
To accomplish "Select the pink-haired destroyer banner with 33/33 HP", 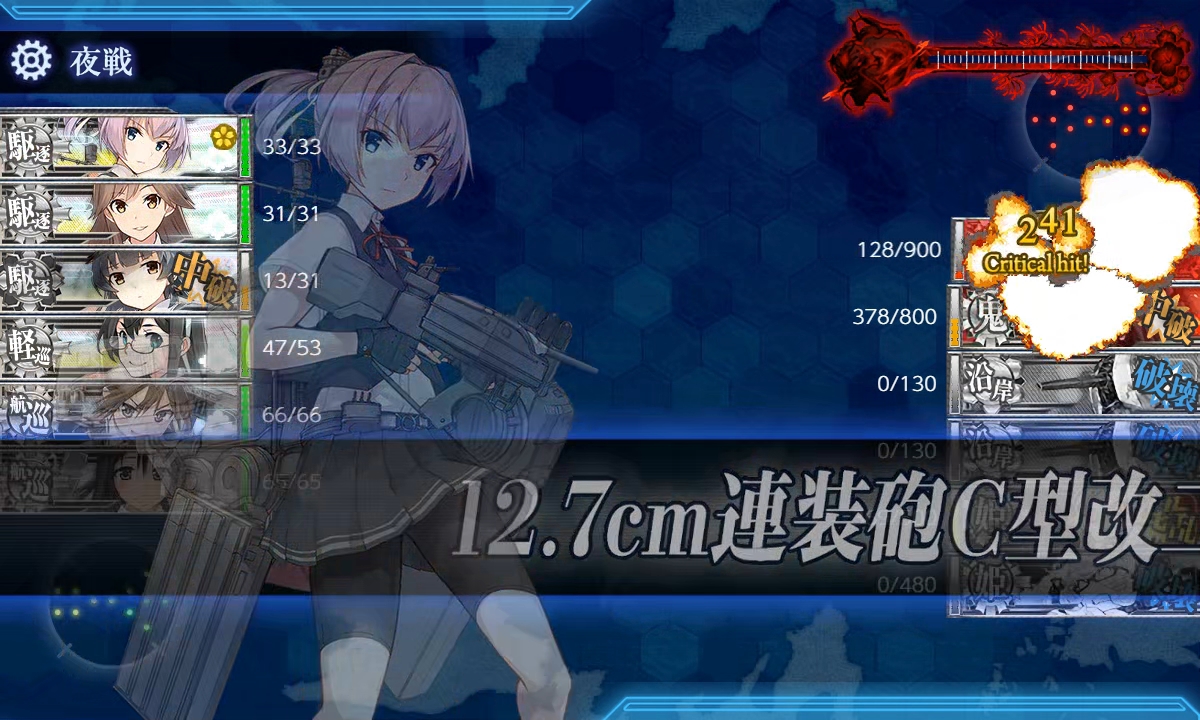I will click(120, 146).
